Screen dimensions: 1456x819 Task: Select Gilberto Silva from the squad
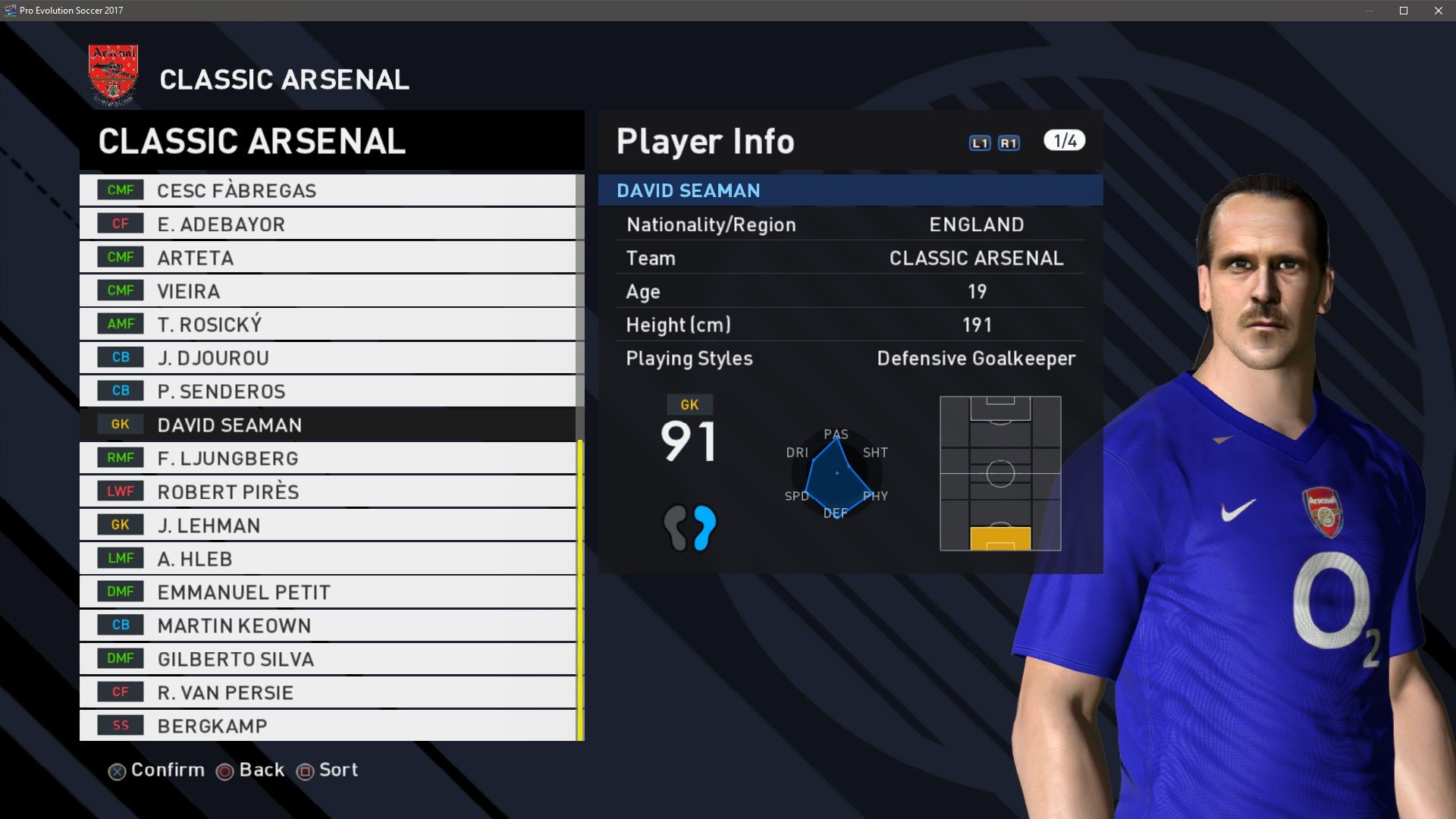click(328, 659)
